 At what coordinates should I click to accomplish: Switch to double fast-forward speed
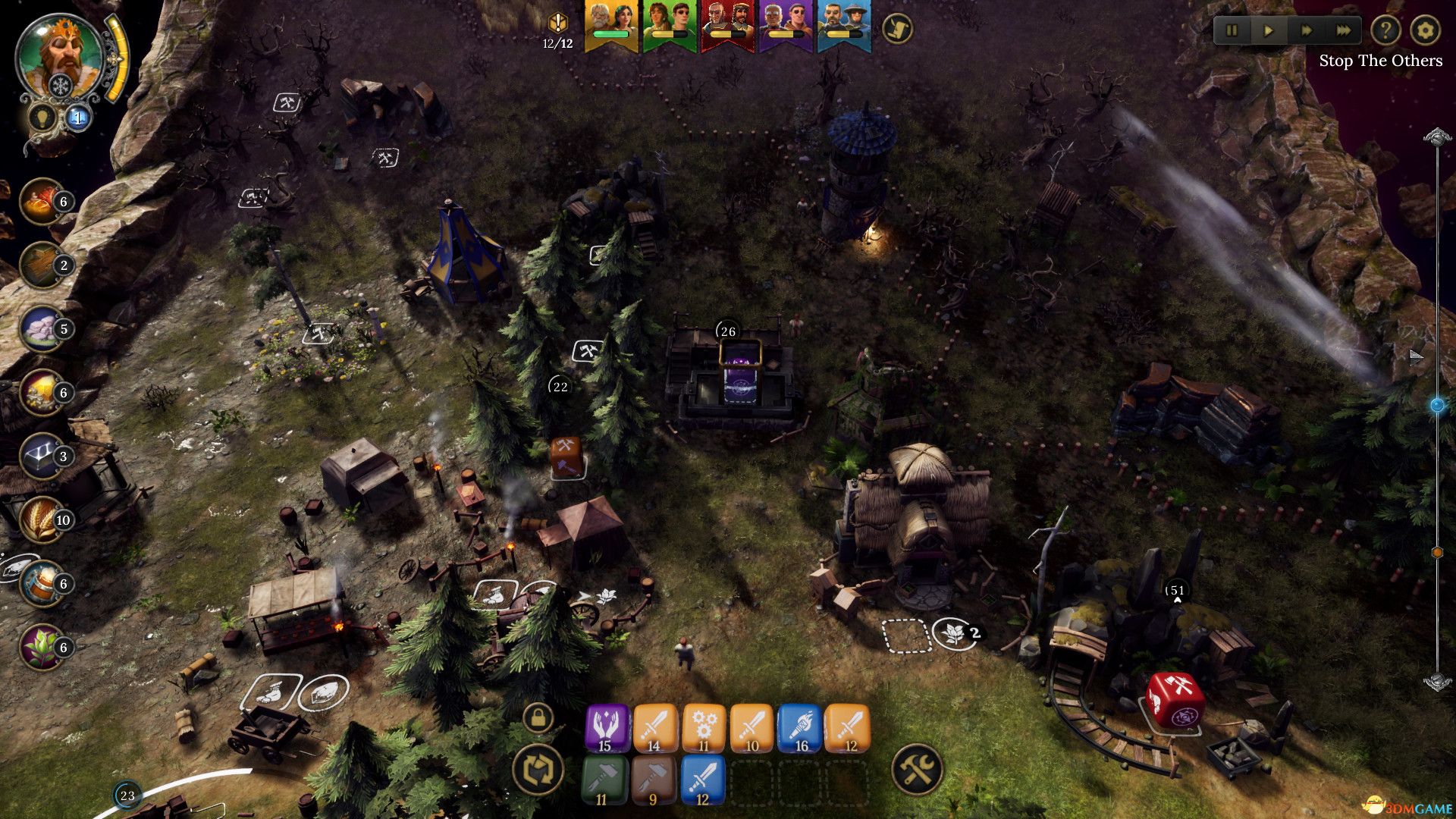point(1306,31)
